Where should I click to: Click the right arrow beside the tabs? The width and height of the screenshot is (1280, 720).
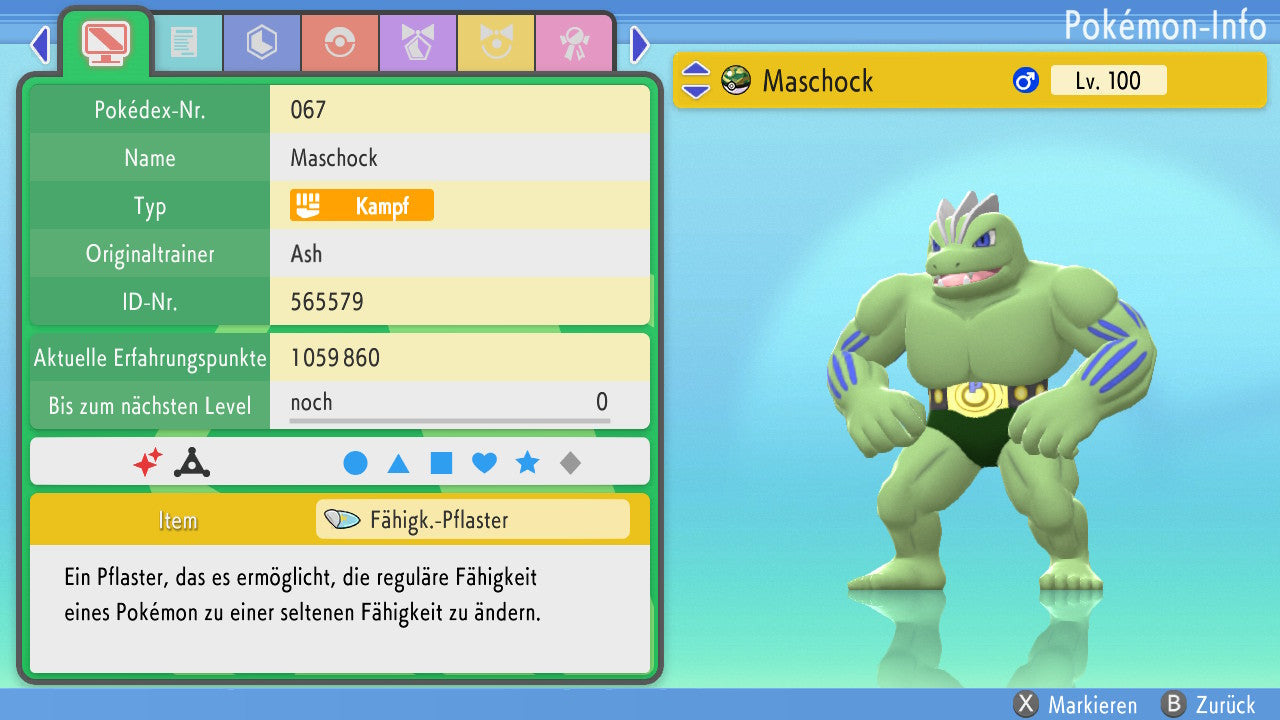coord(640,44)
